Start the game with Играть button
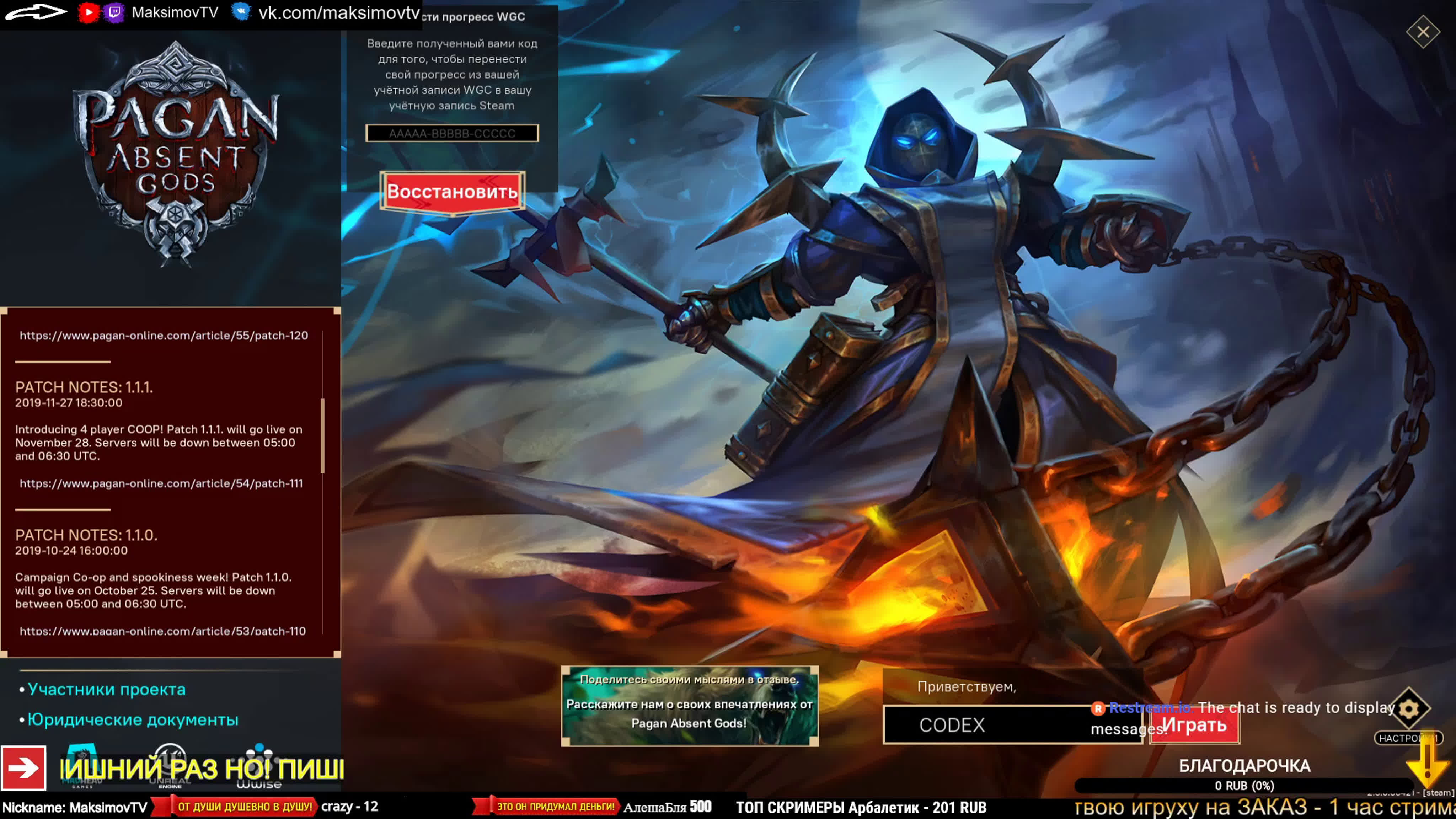 click(x=1194, y=725)
